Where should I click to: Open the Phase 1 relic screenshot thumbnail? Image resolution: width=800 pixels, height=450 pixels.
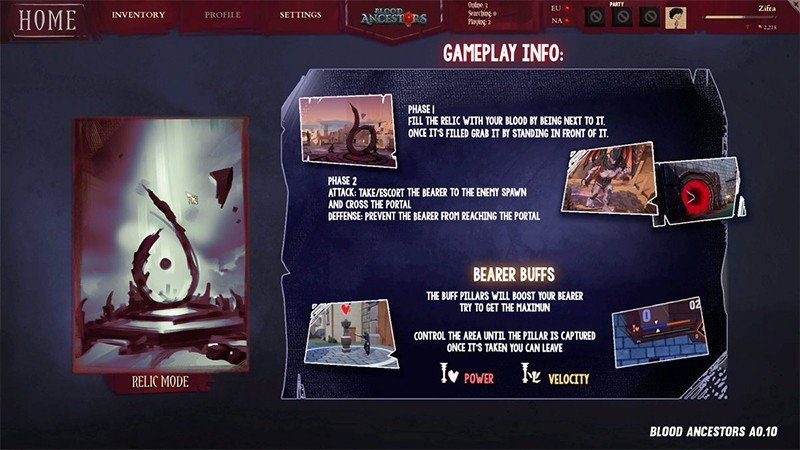tap(350, 132)
